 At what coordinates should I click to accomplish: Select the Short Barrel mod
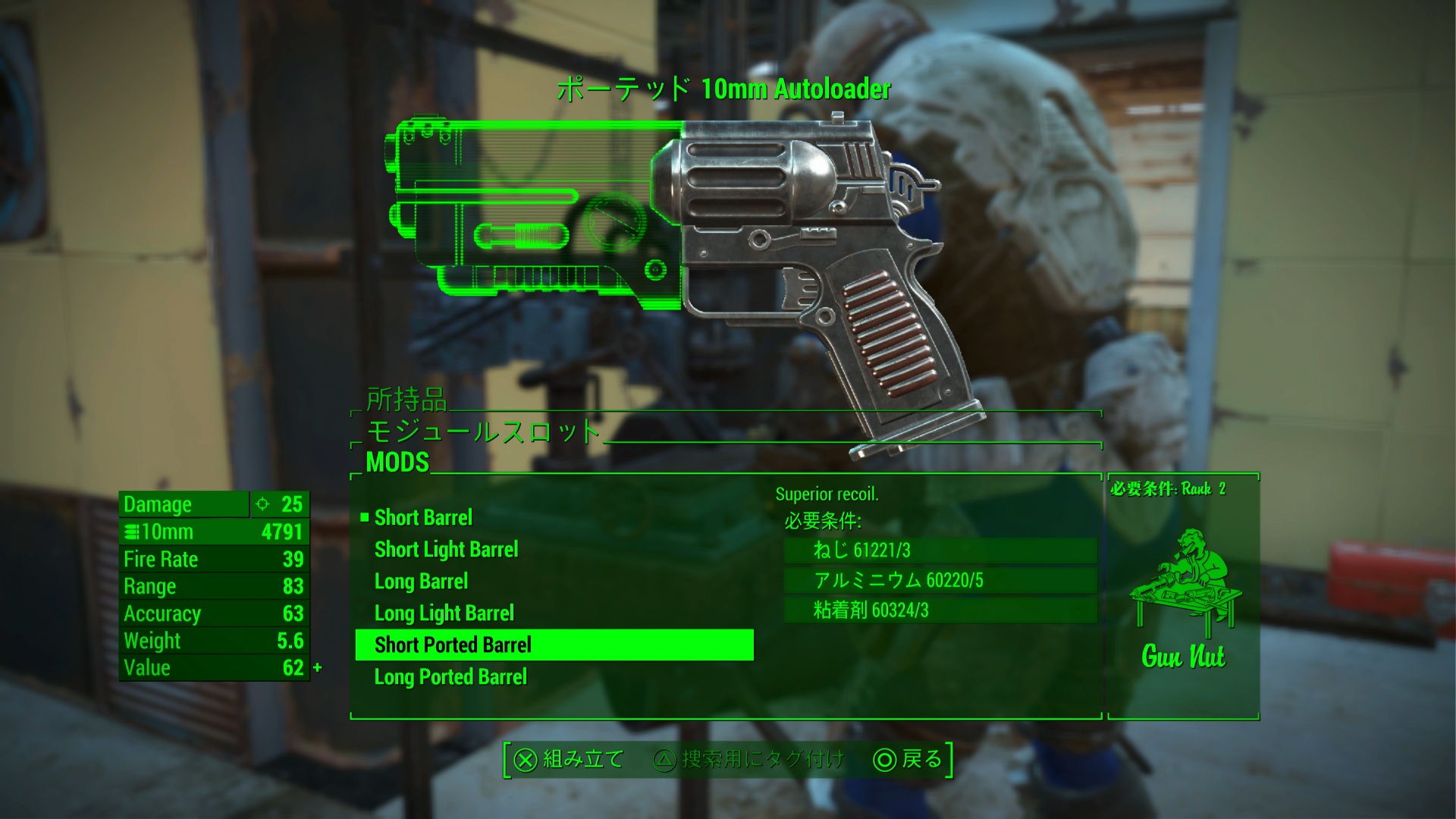tap(423, 518)
